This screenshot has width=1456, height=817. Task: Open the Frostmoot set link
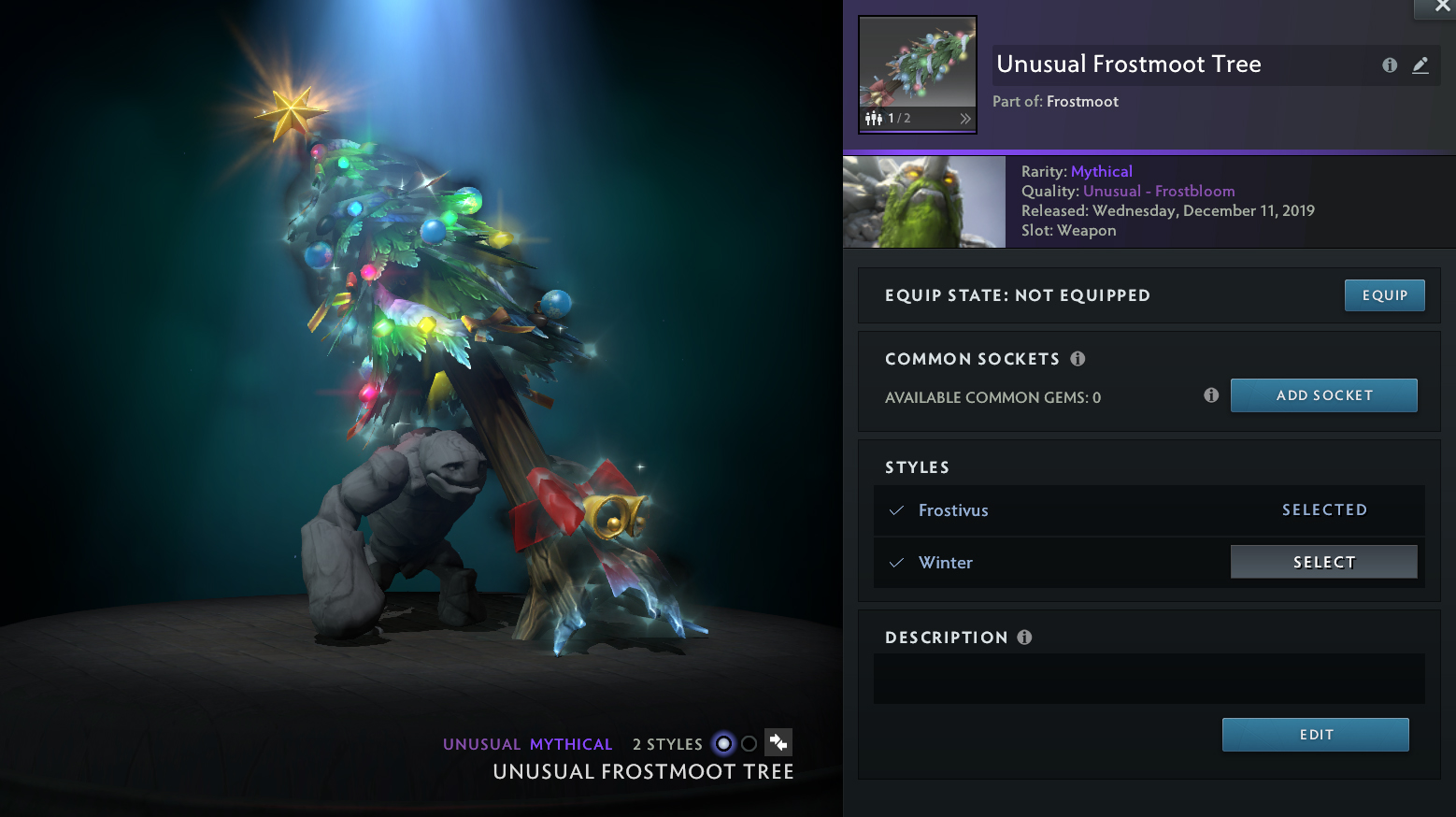click(x=1082, y=101)
